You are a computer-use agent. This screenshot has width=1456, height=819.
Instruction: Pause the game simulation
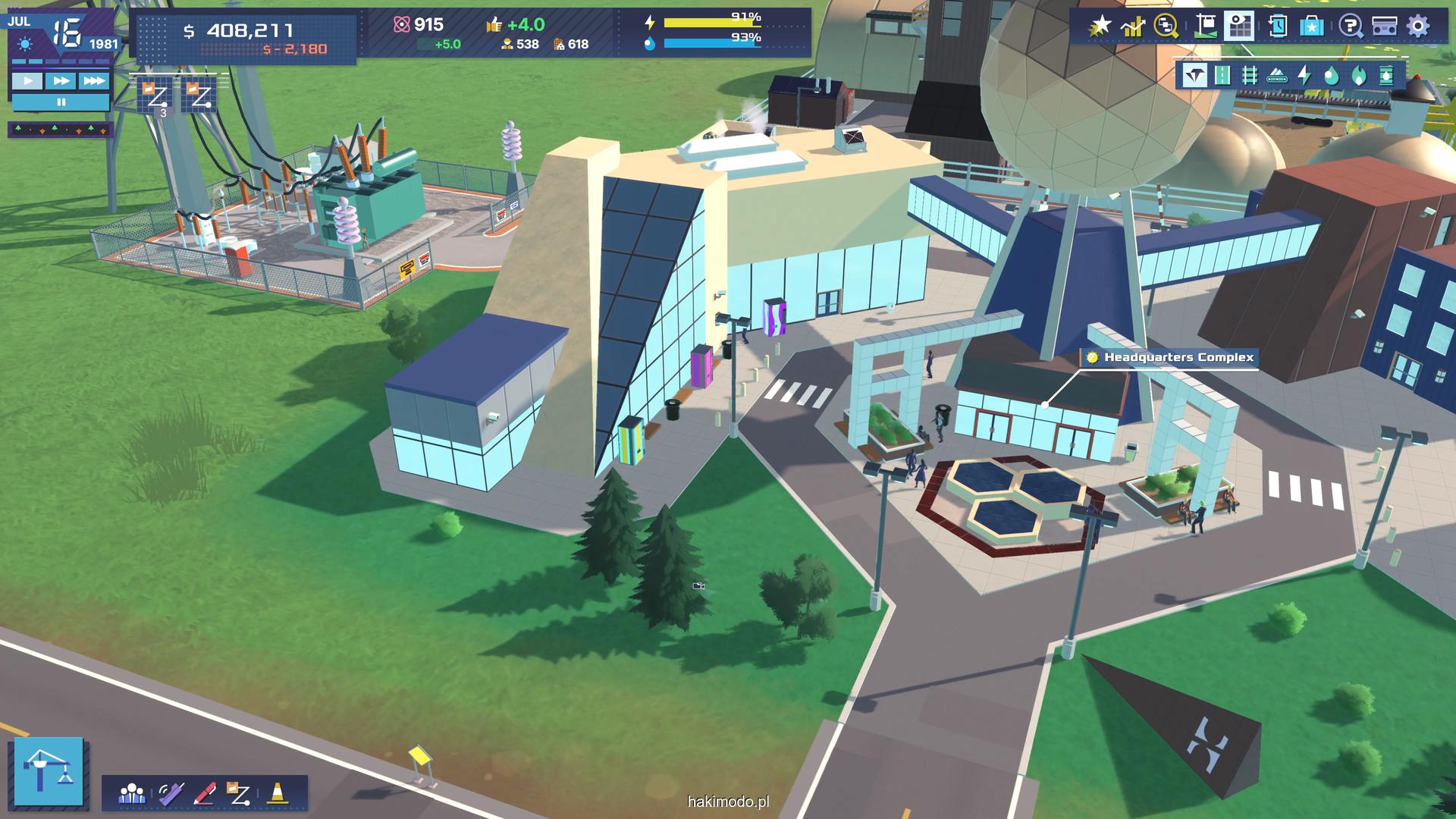(61, 102)
